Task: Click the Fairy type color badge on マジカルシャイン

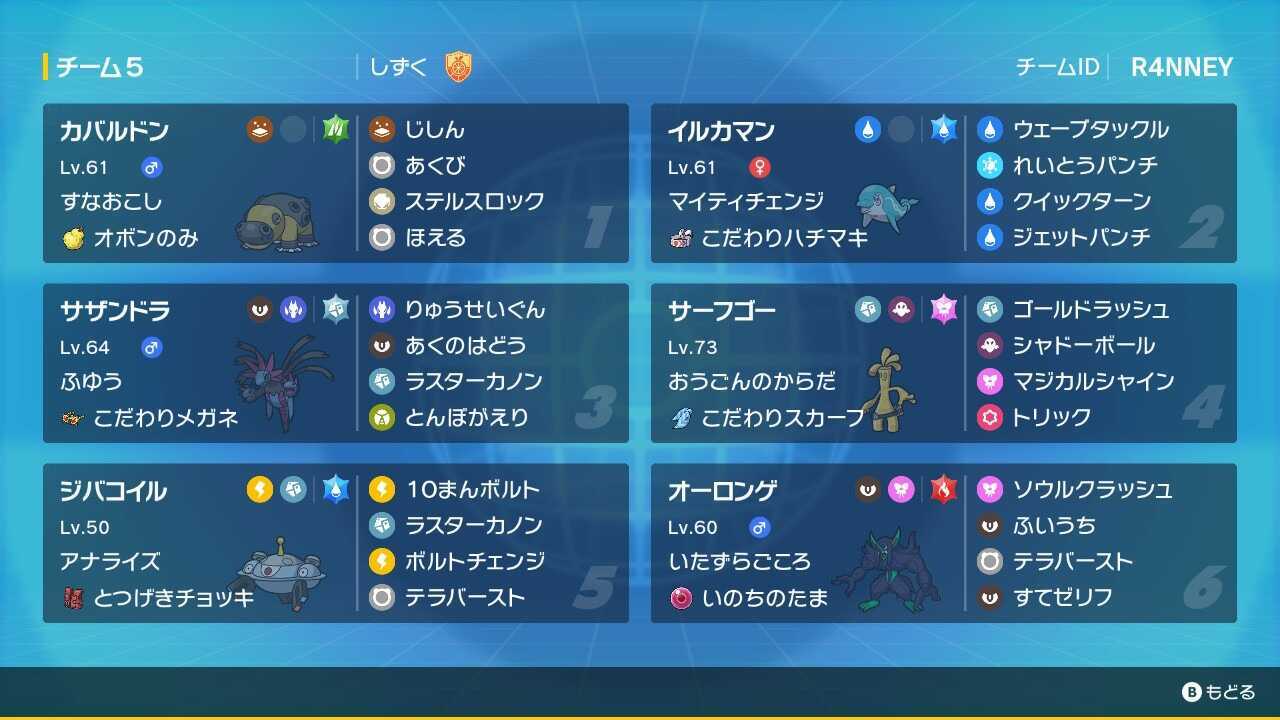Action: 988,381
